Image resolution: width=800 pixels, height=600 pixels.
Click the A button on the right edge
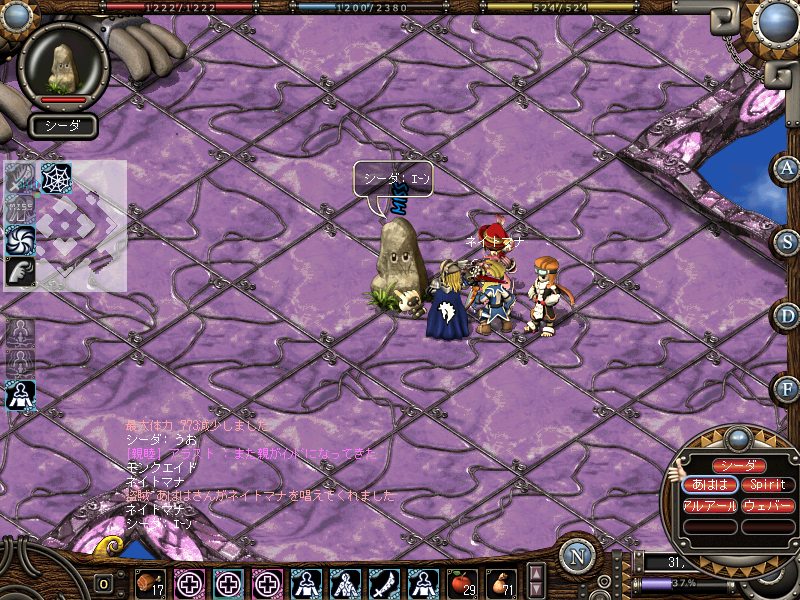[x=786, y=168]
